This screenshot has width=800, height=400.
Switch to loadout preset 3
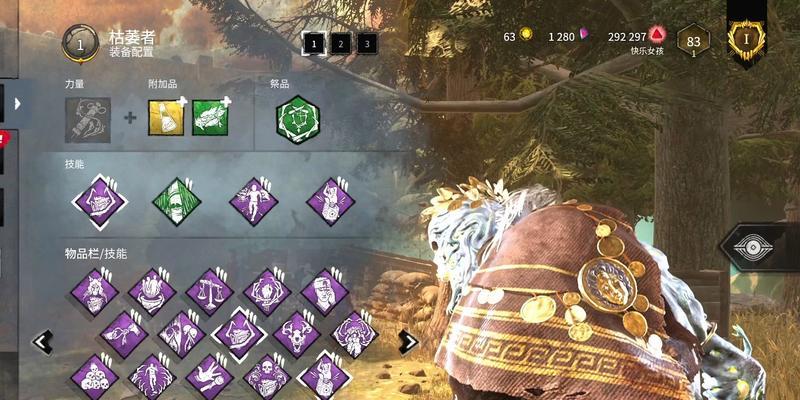pos(366,44)
